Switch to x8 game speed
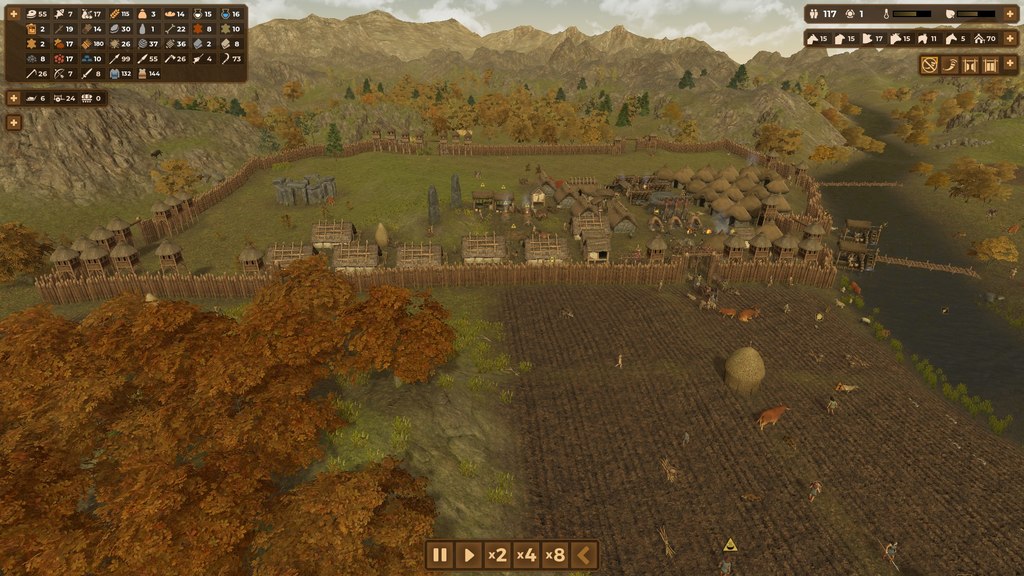Viewport: 1024px width, 576px height. point(556,555)
